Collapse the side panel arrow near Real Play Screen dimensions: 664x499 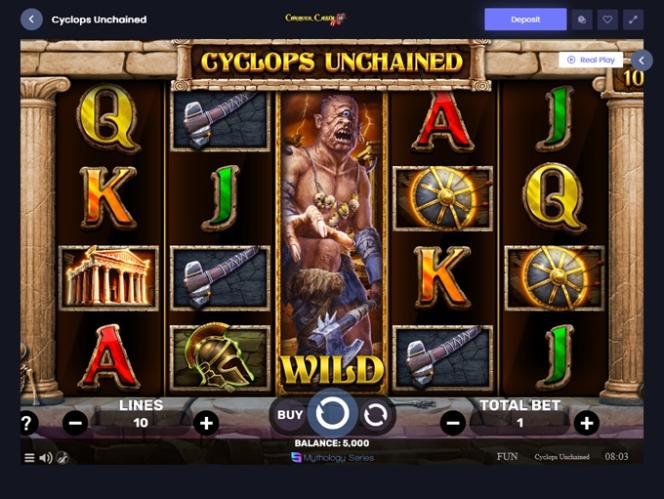642,60
